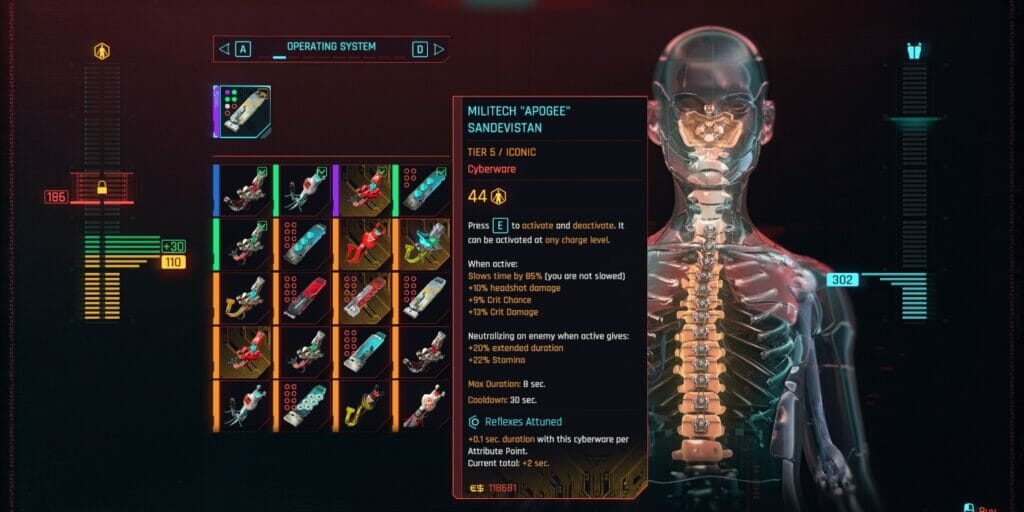Pick the yellow coiled cyberware item
The height and width of the screenshot is (512, 1024).
coord(362,404)
